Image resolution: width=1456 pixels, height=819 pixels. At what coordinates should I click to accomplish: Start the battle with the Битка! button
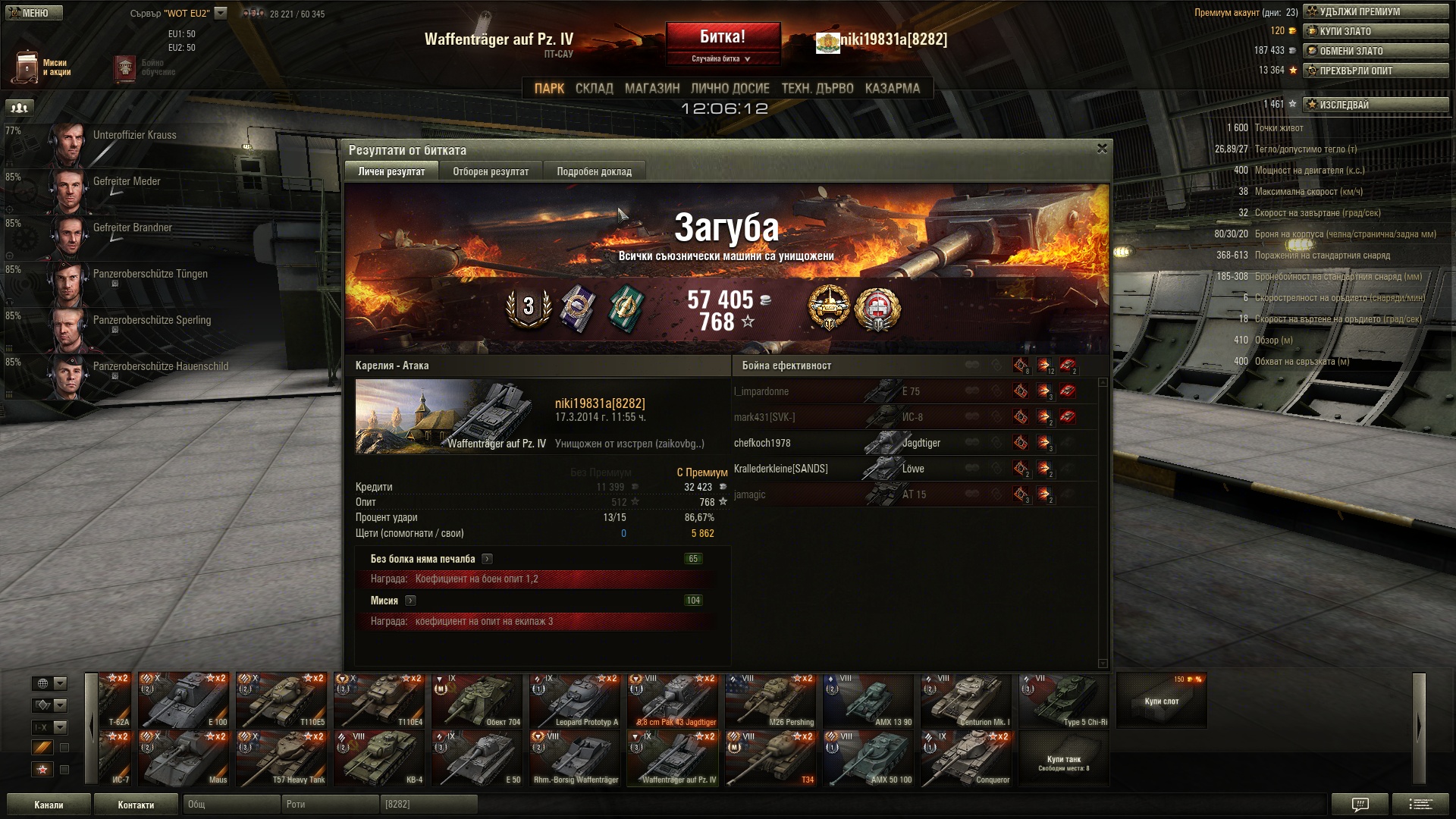click(x=723, y=37)
